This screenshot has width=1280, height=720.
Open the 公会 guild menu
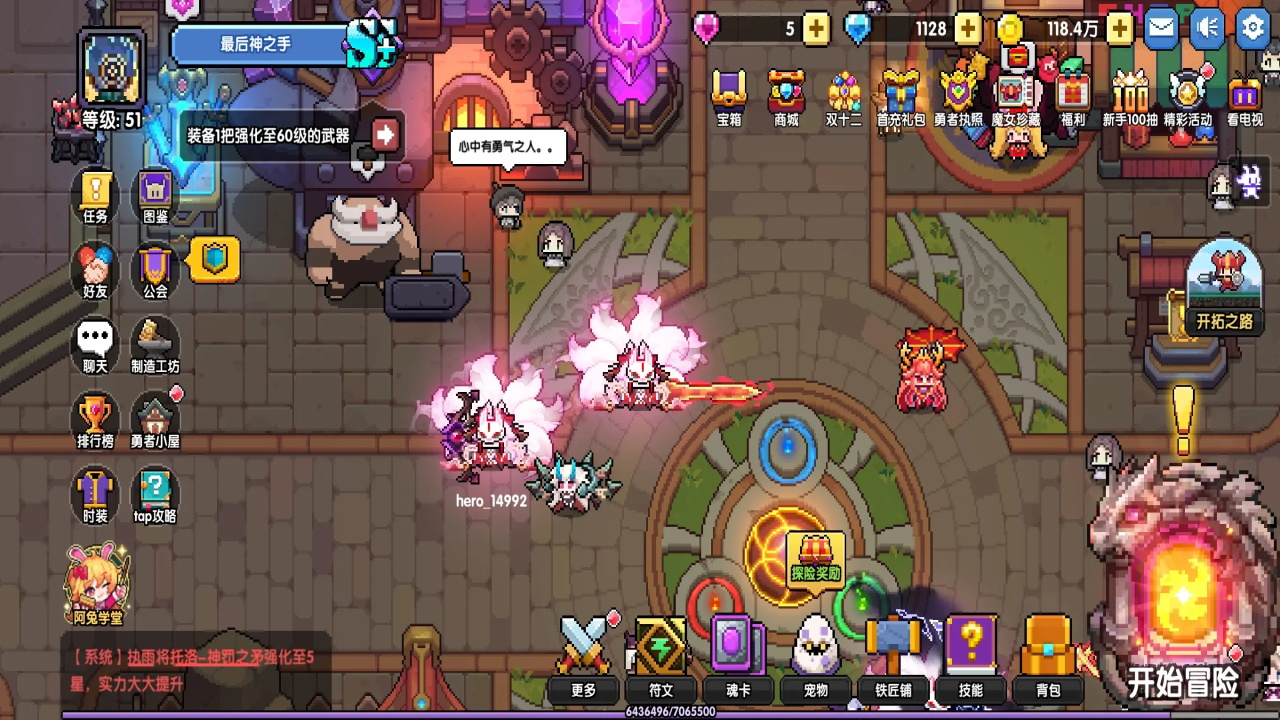[155, 270]
